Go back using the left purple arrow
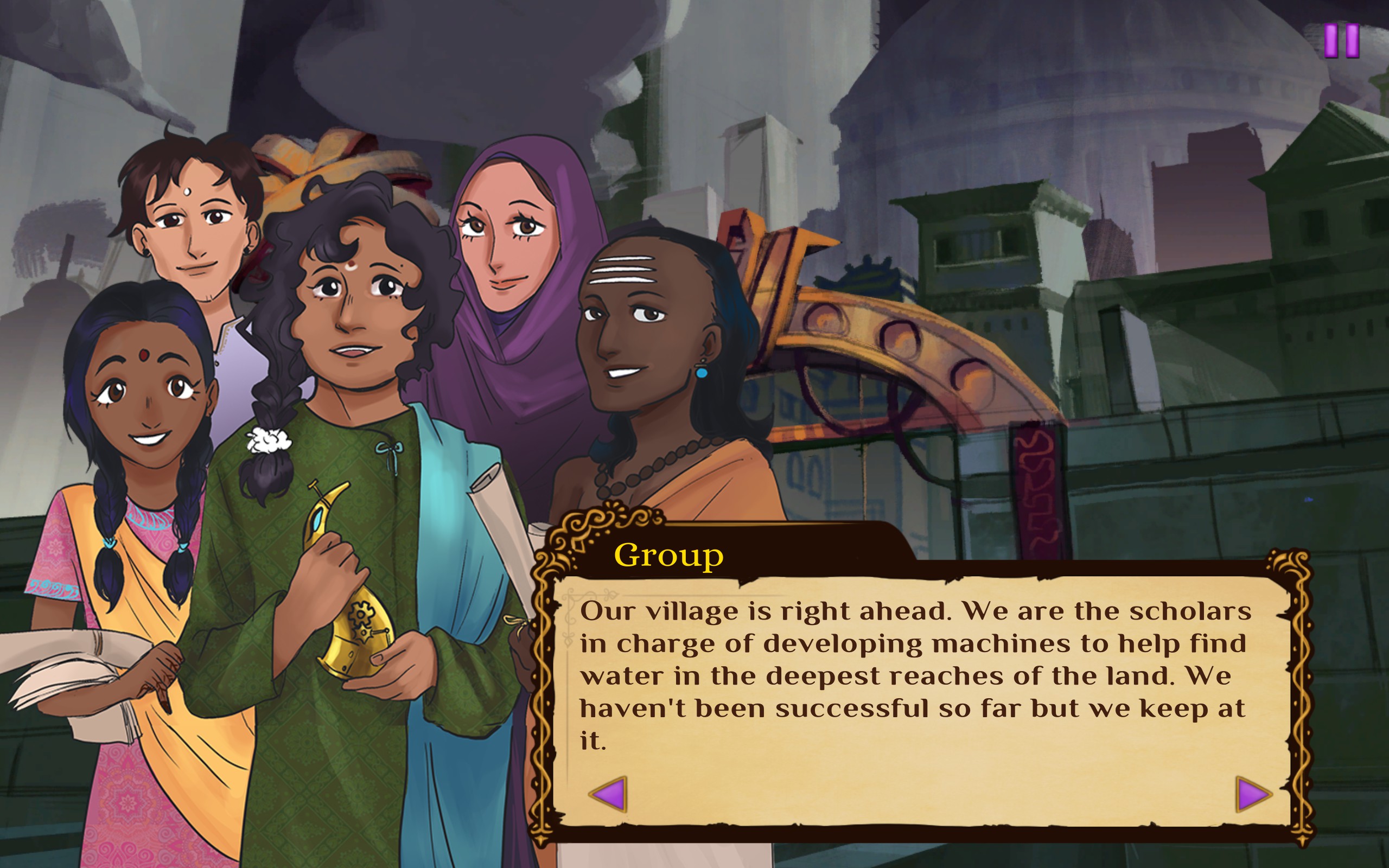Viewport: 1389px width, 868px height. point(608,795)
